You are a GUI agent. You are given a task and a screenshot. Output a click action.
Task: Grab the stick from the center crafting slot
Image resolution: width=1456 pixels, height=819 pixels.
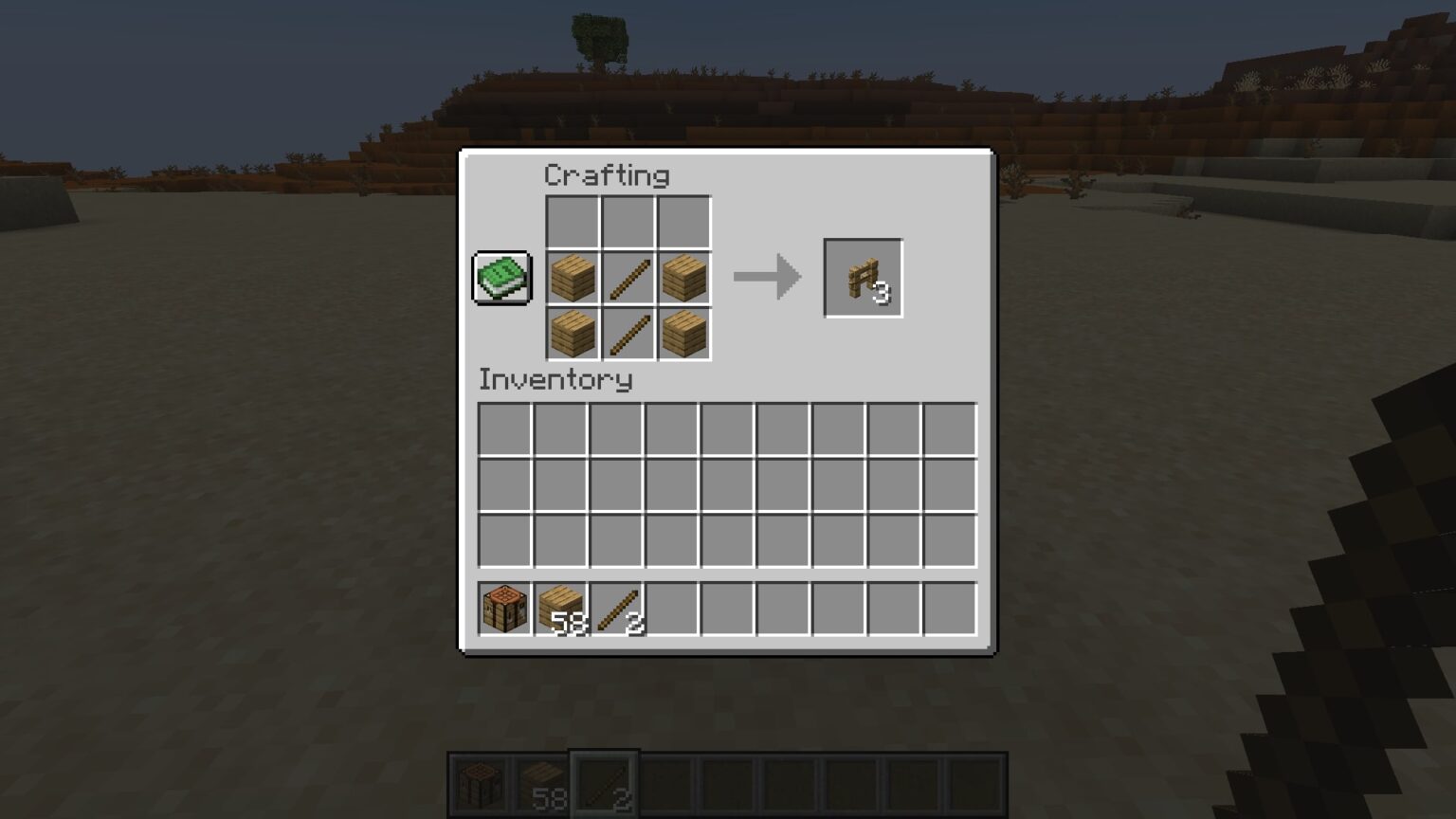pos(628,278)
